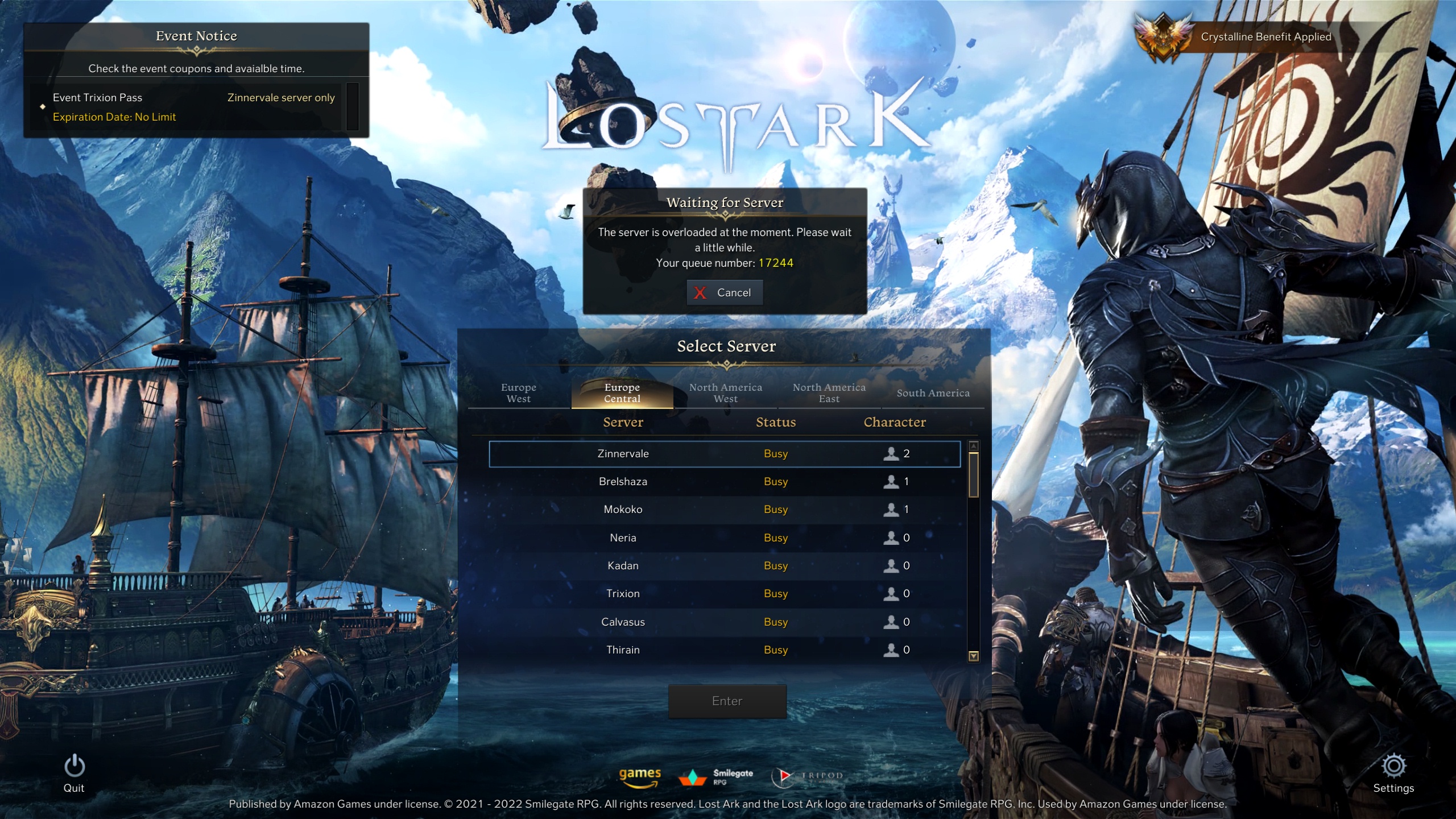1456x819 pixels.
Task: Select the Neria server
Action: (724, 538)
